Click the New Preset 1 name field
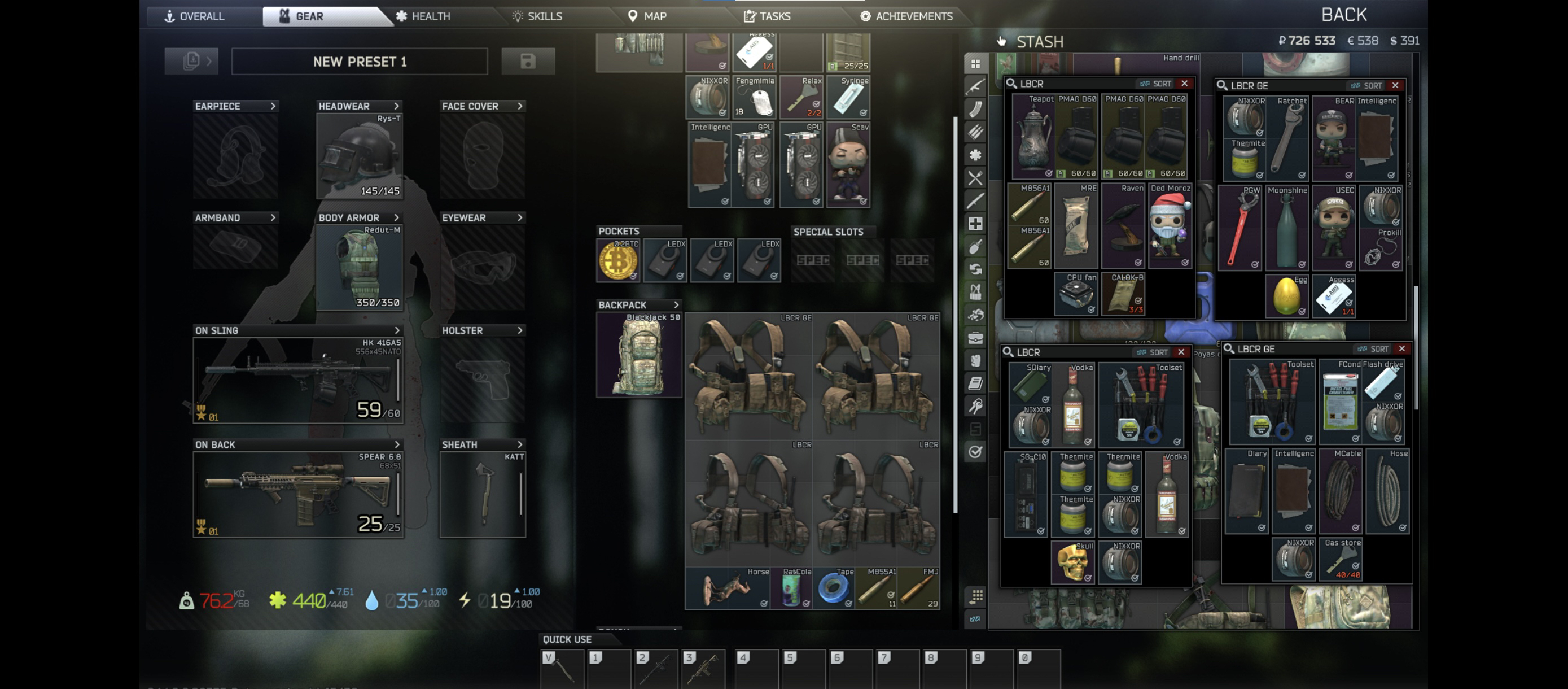The image size is (1568, 689). point(359,62)
